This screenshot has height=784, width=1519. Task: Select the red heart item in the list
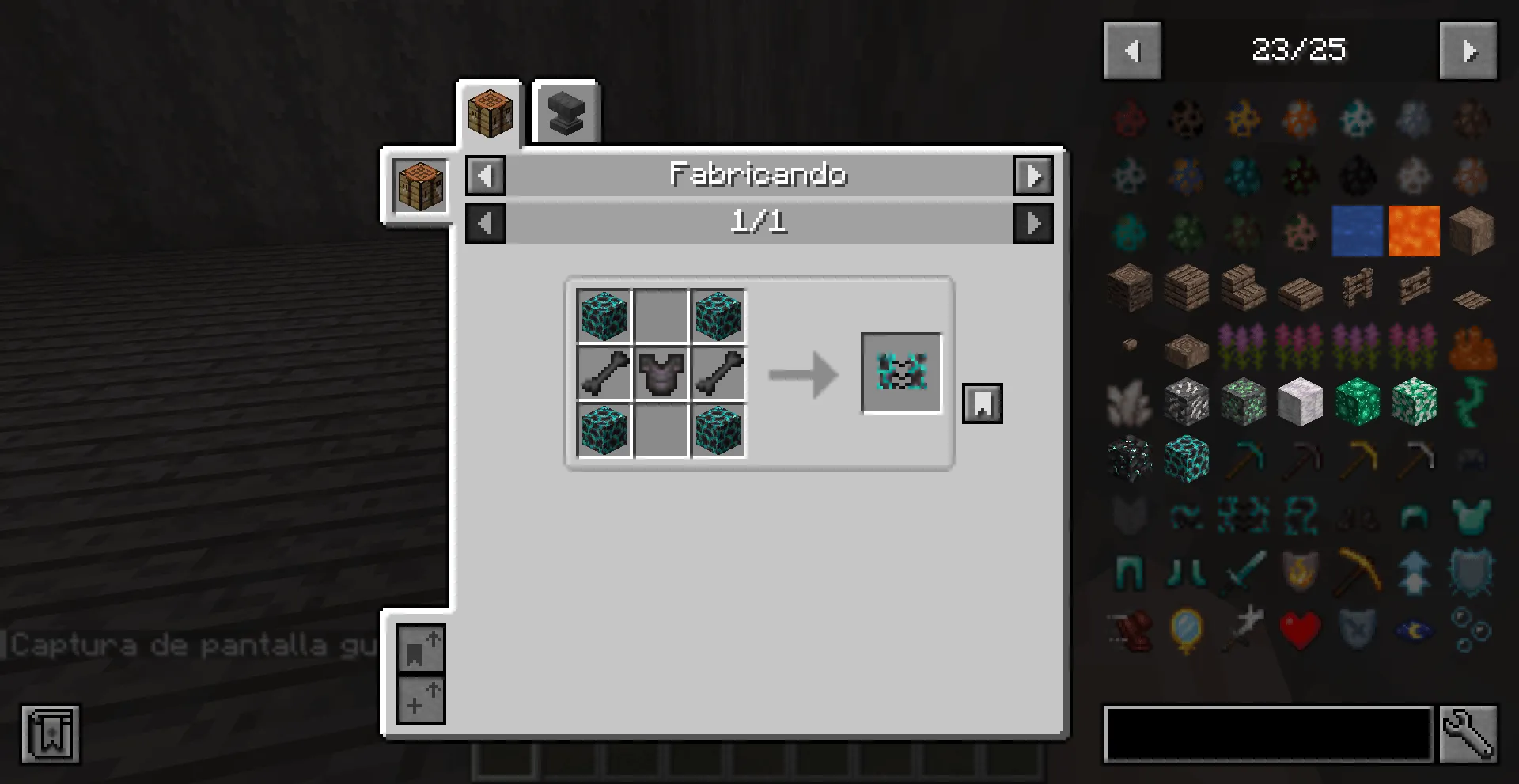pos(1301,627)
